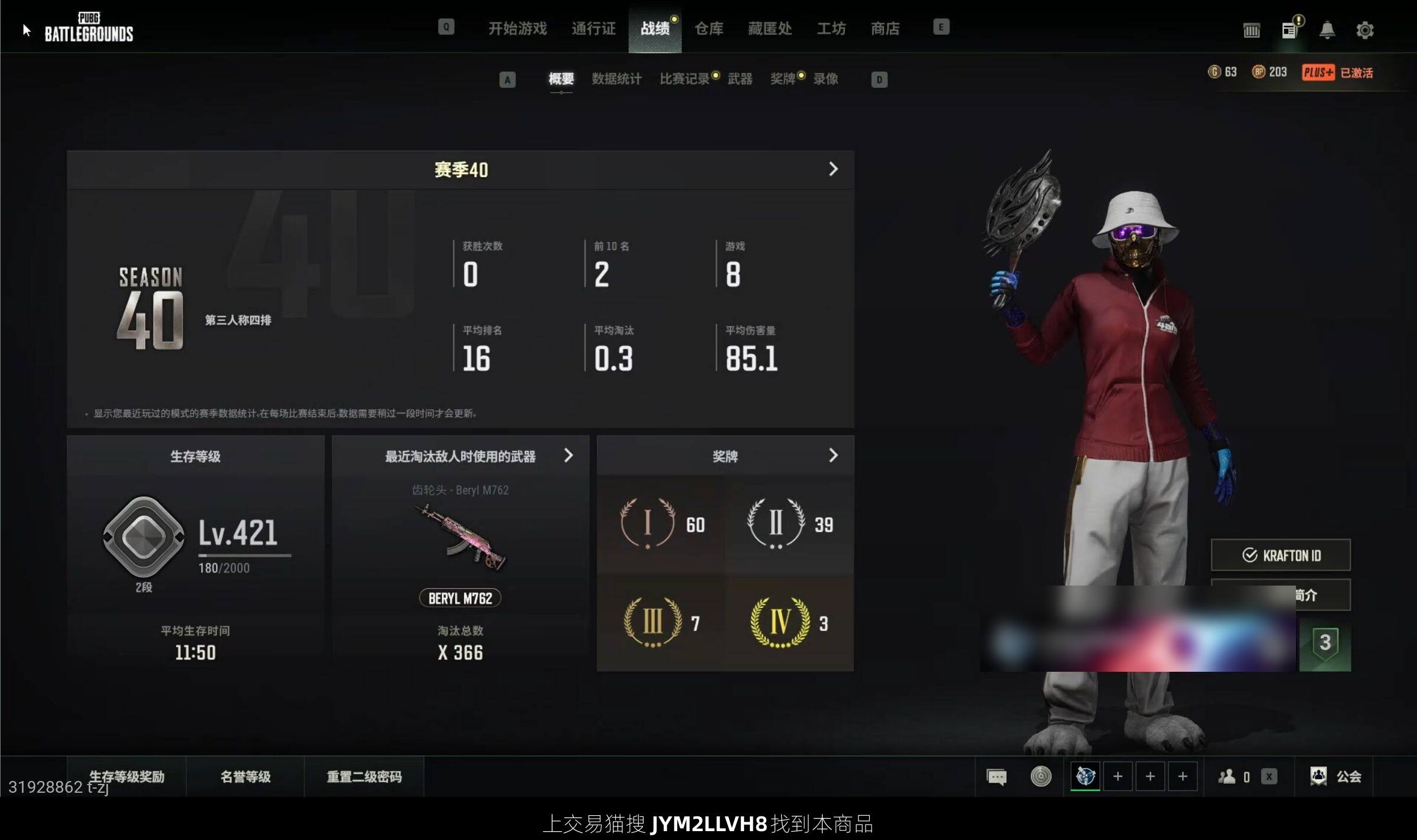This screenshot has width=1417, height=840.
Task: Open the 录像 replays sub-tab
Action: pyautogui.click(x=825, y=79)
